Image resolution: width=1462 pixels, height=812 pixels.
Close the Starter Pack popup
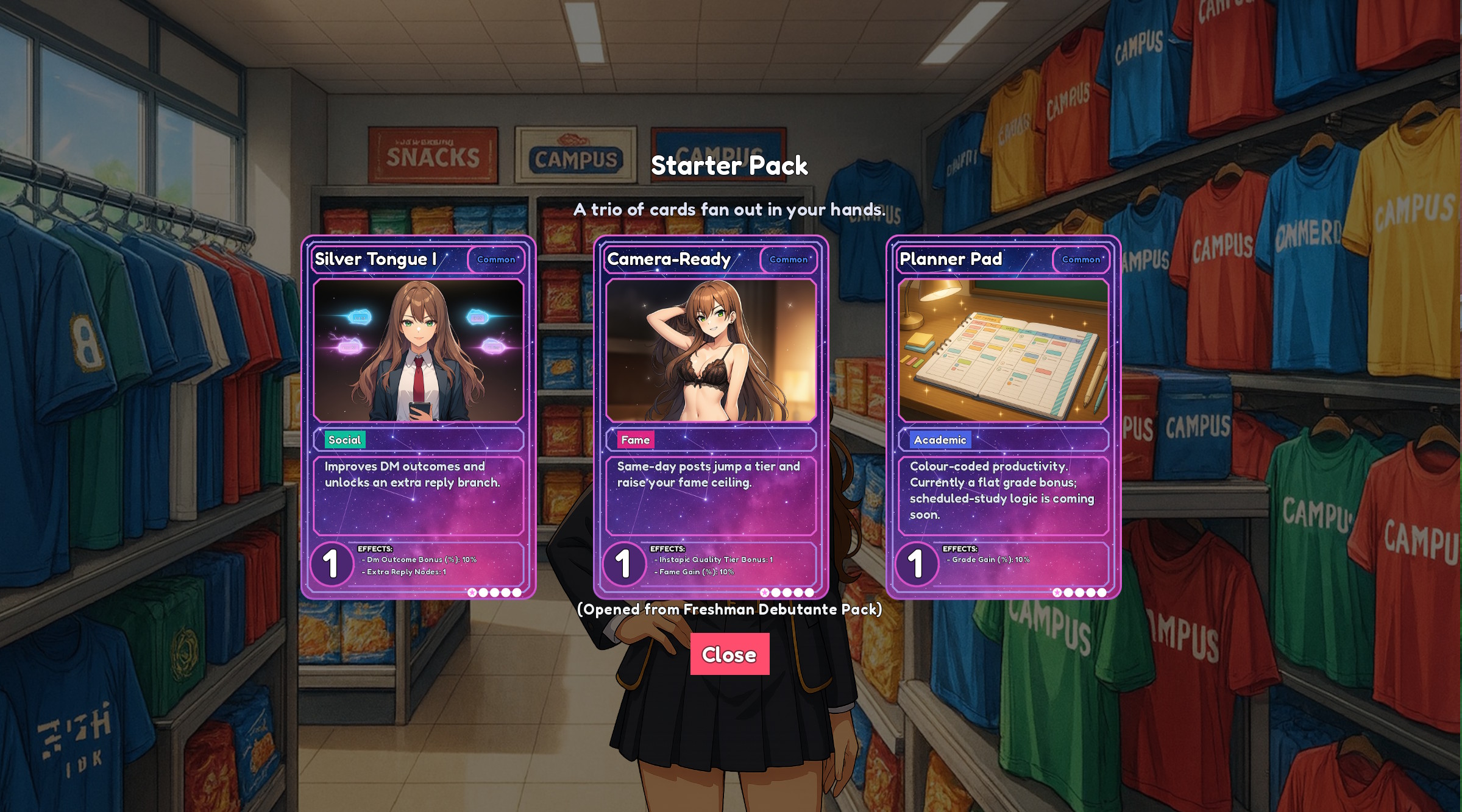729,654
